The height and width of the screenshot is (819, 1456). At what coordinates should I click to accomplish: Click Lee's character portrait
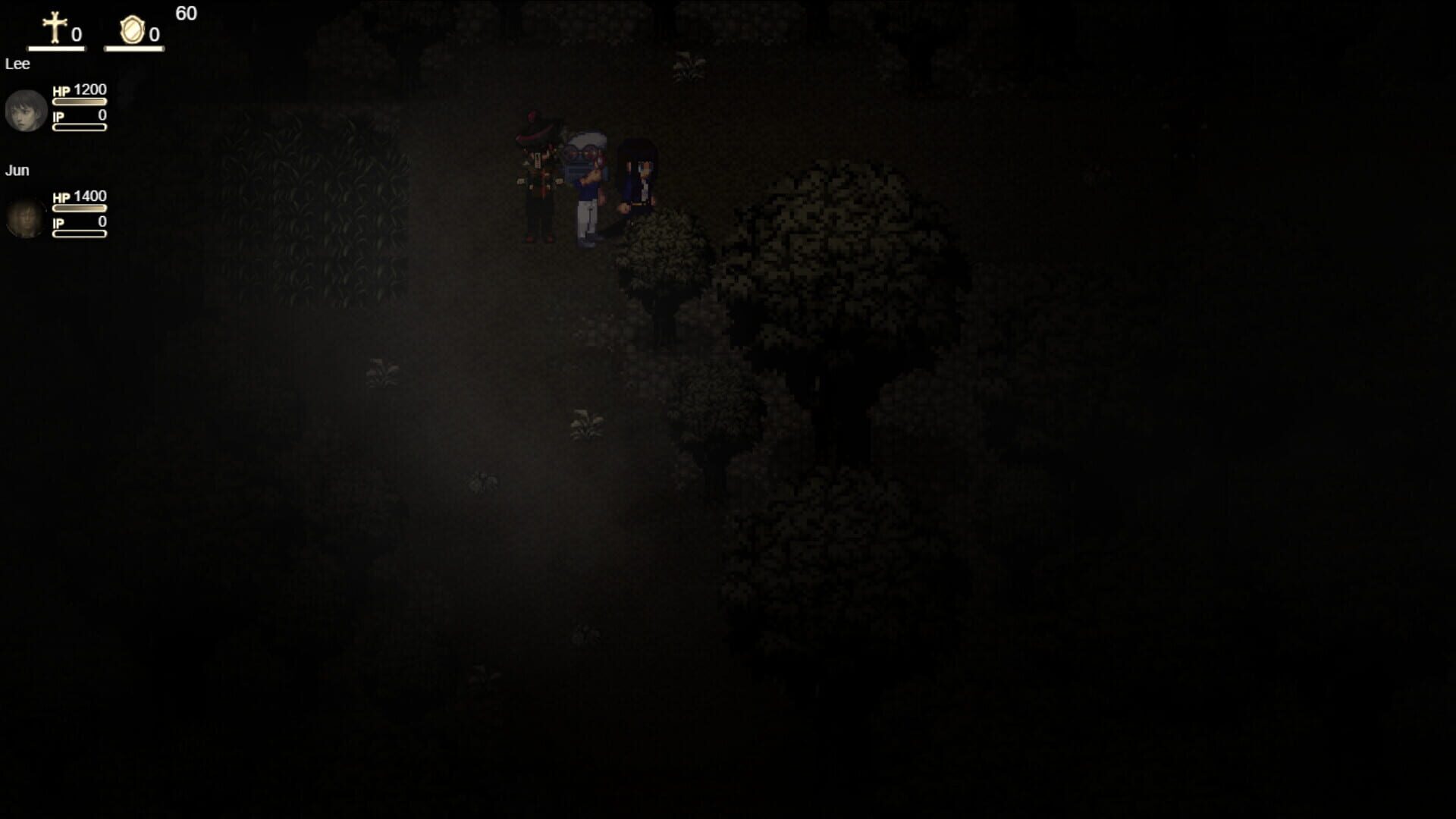[25, 110]
